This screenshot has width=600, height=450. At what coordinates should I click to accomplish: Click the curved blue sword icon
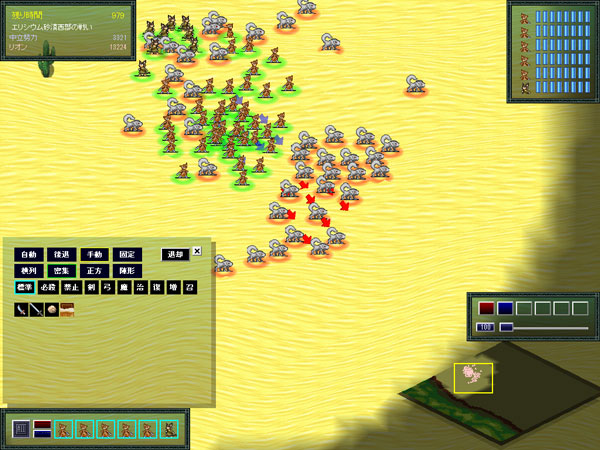coord(21,310)
